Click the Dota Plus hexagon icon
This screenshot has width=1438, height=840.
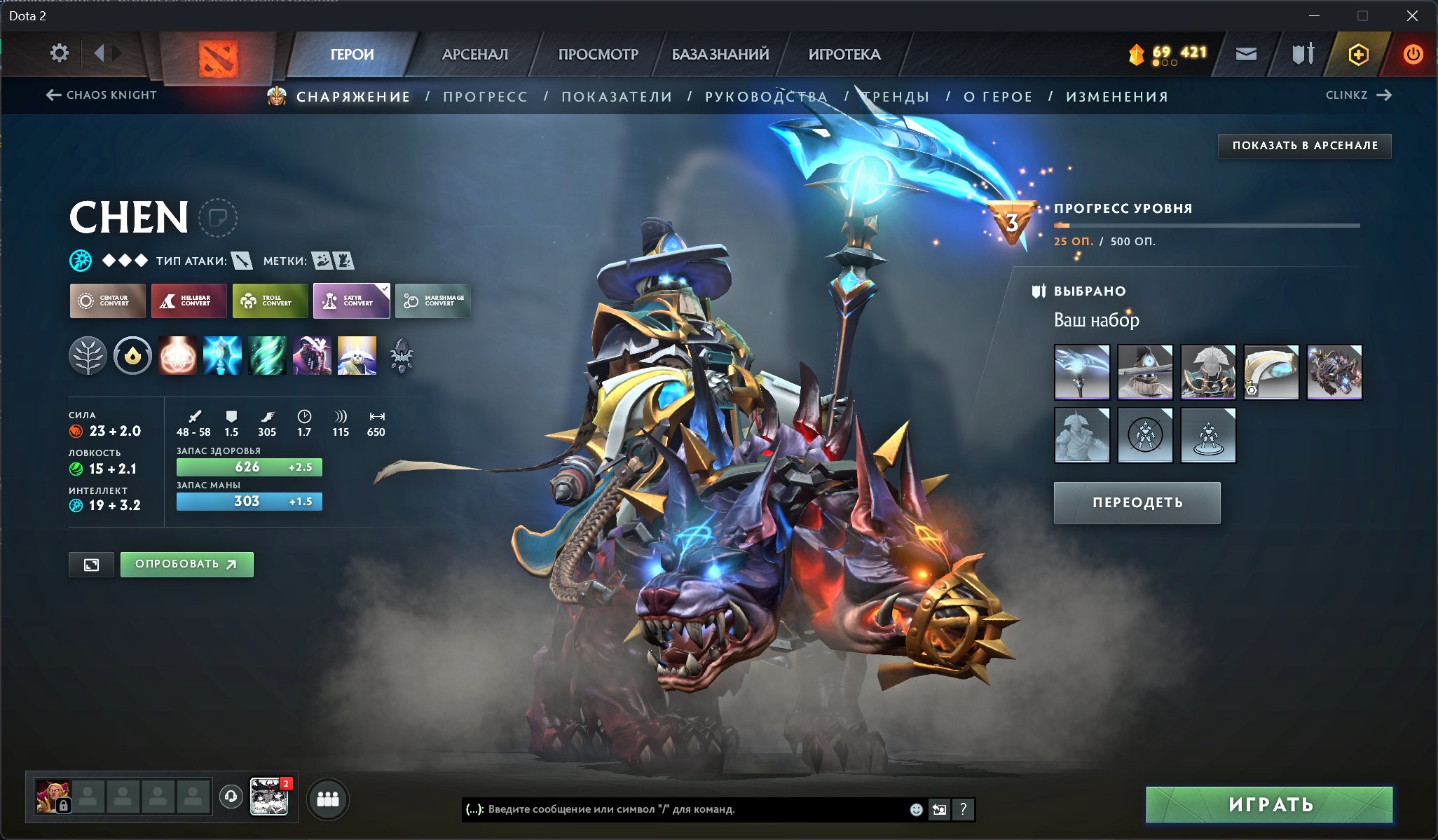point(1358,53)
